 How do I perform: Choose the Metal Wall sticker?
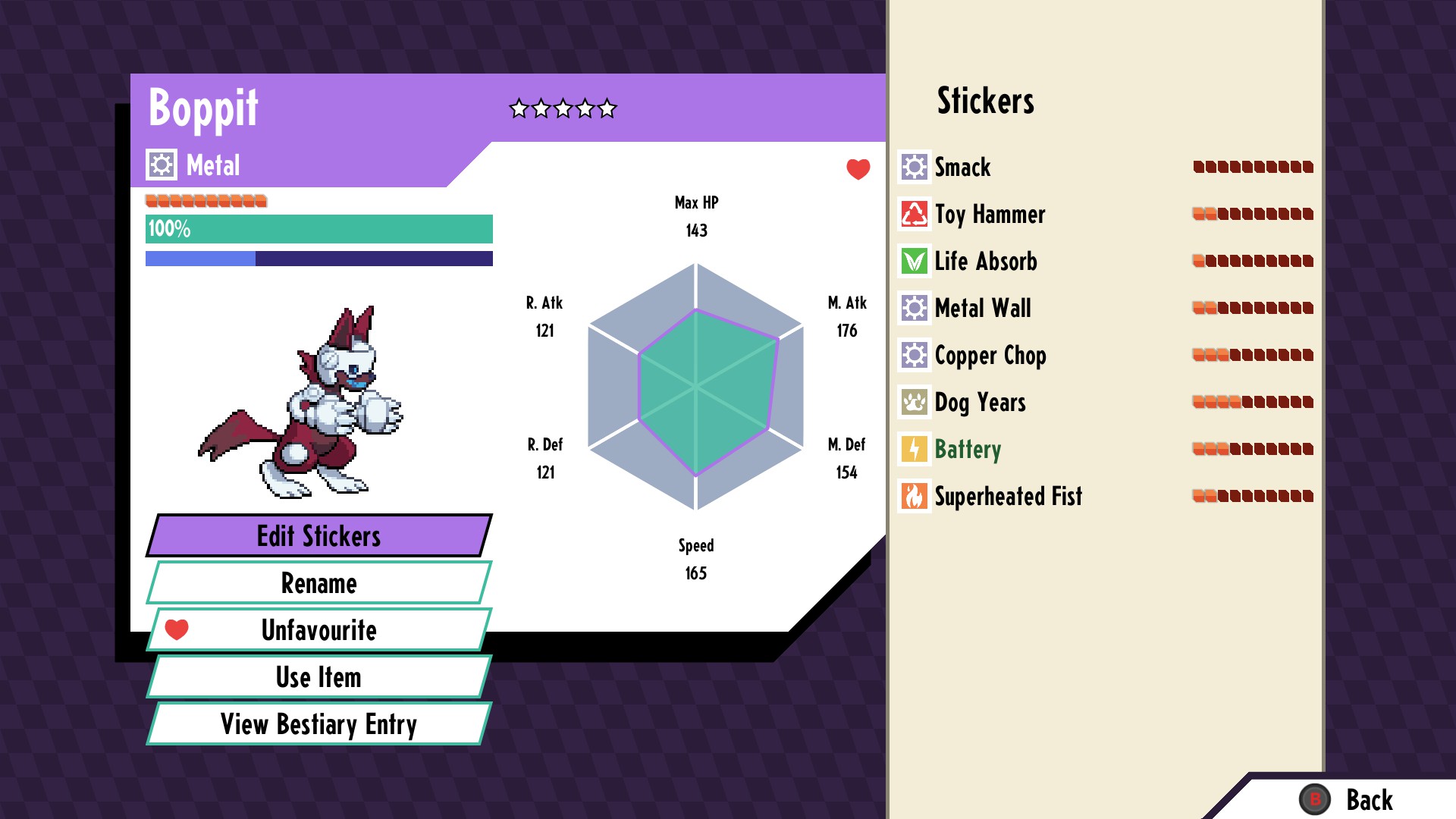[x=982, y=308]
